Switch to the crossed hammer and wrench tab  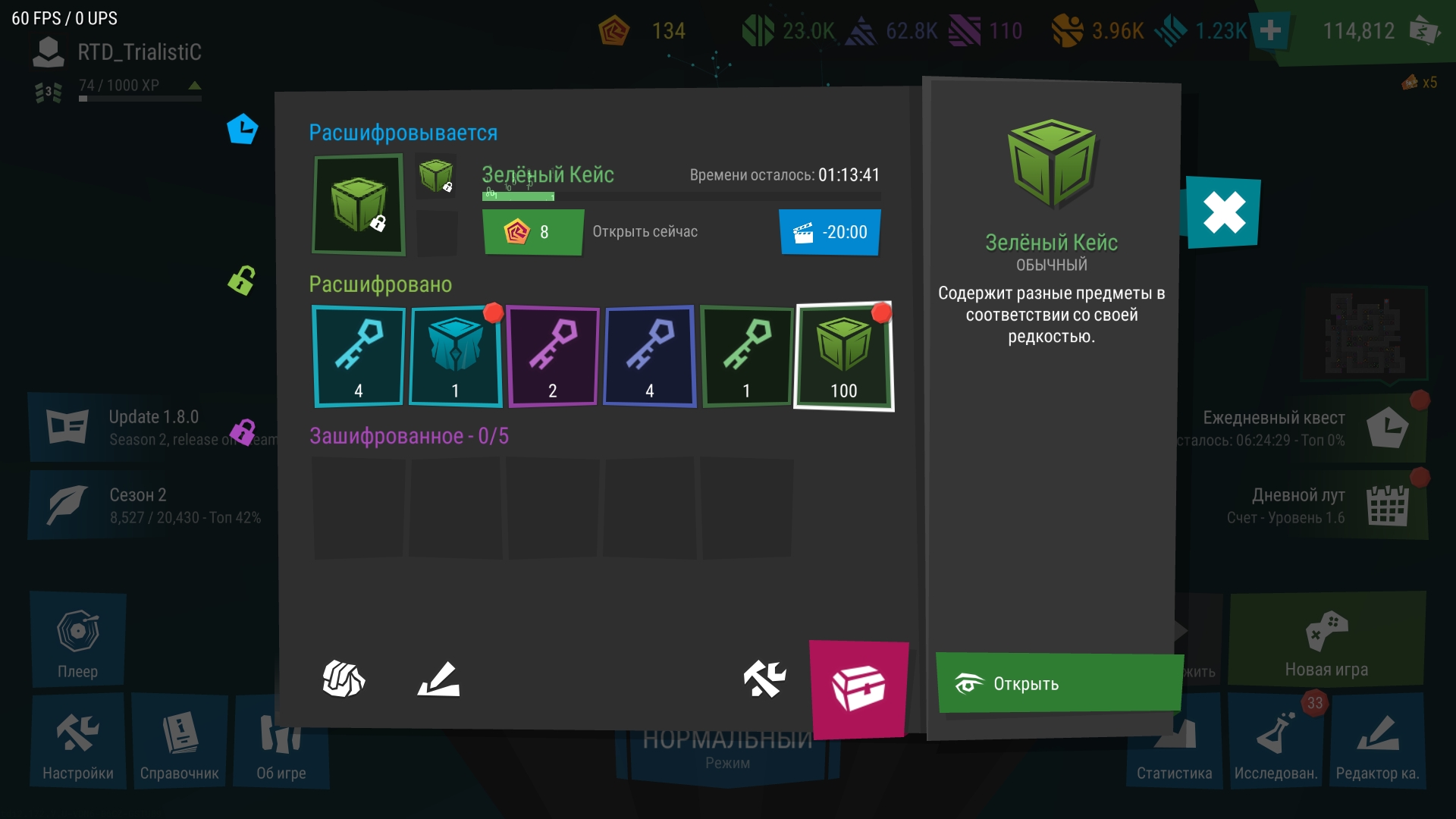click(x=764, y=678)
